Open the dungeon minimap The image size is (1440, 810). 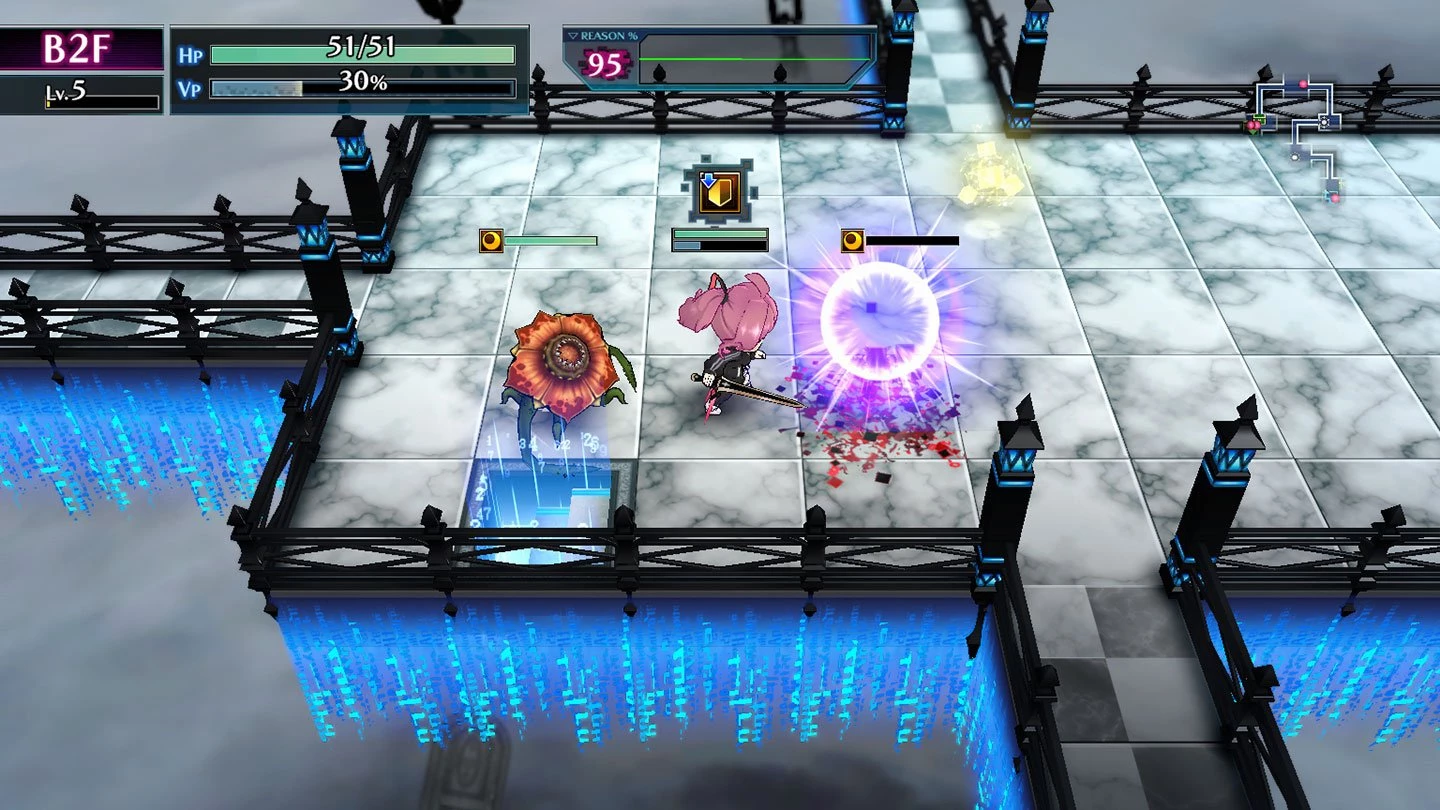click(1297, 136)
